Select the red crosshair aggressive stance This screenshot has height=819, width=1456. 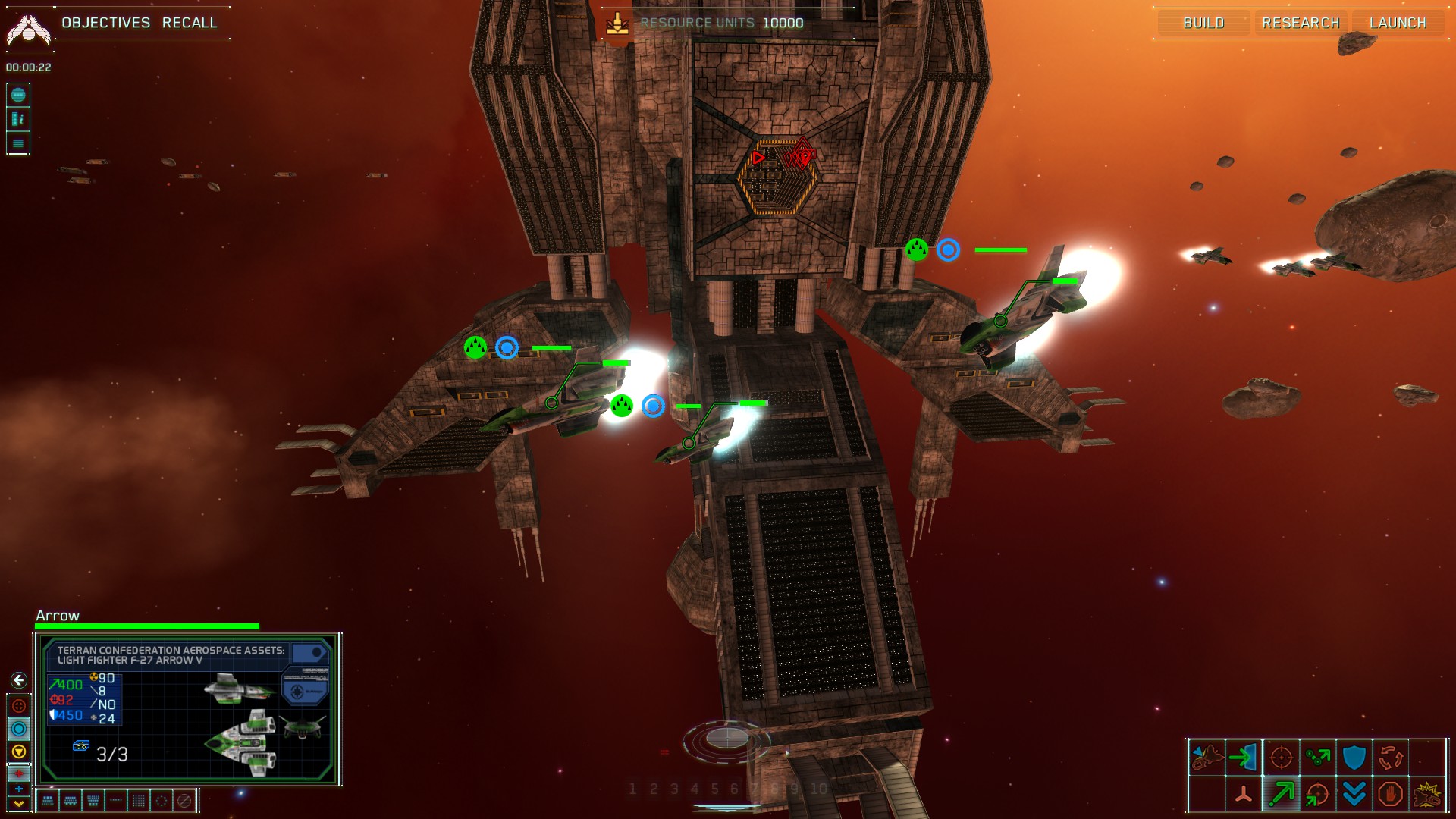19,706
